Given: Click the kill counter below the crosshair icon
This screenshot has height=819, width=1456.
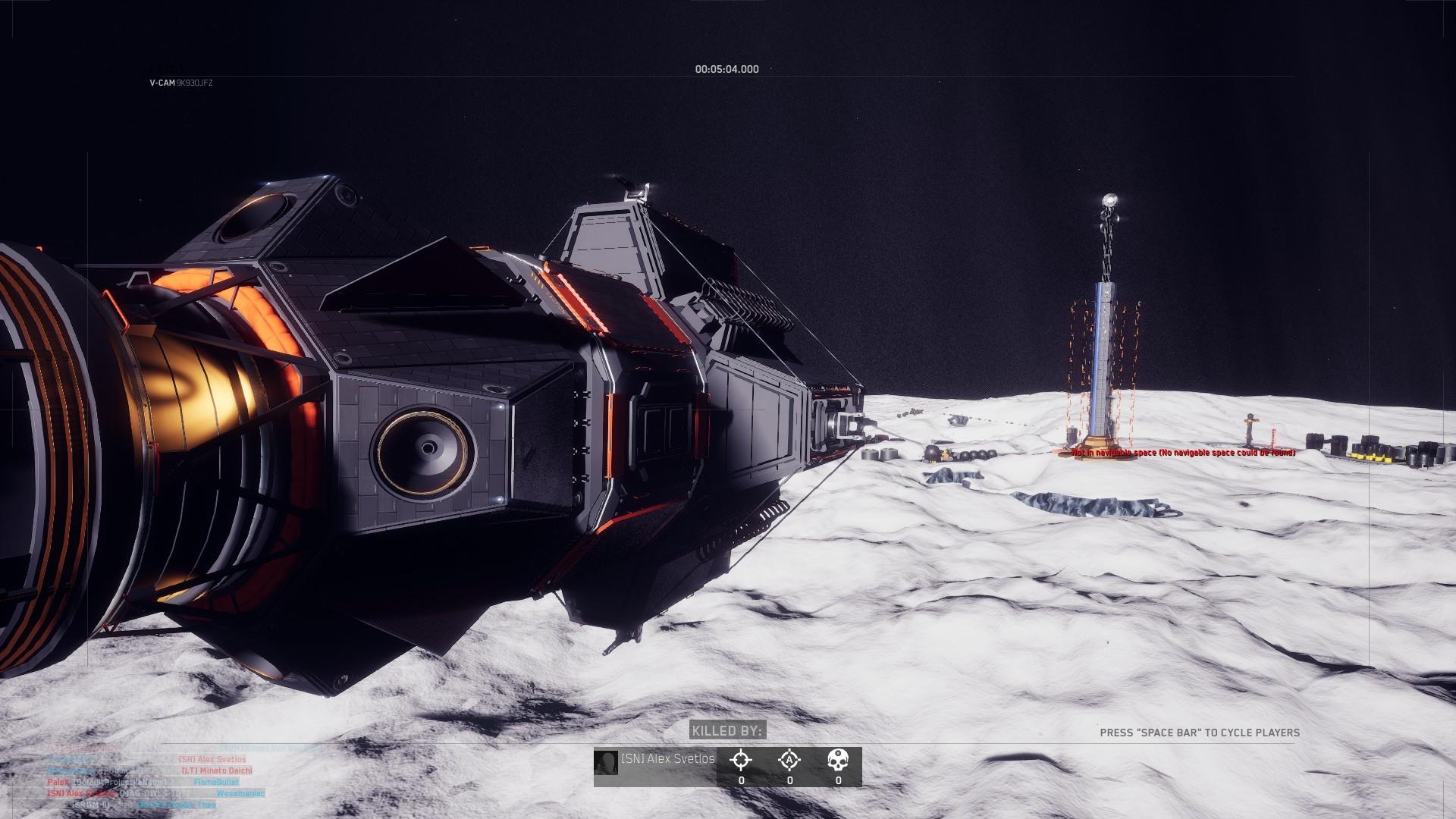Looking at the screenshot, I should pyautogui.click(x=741, y=780).
